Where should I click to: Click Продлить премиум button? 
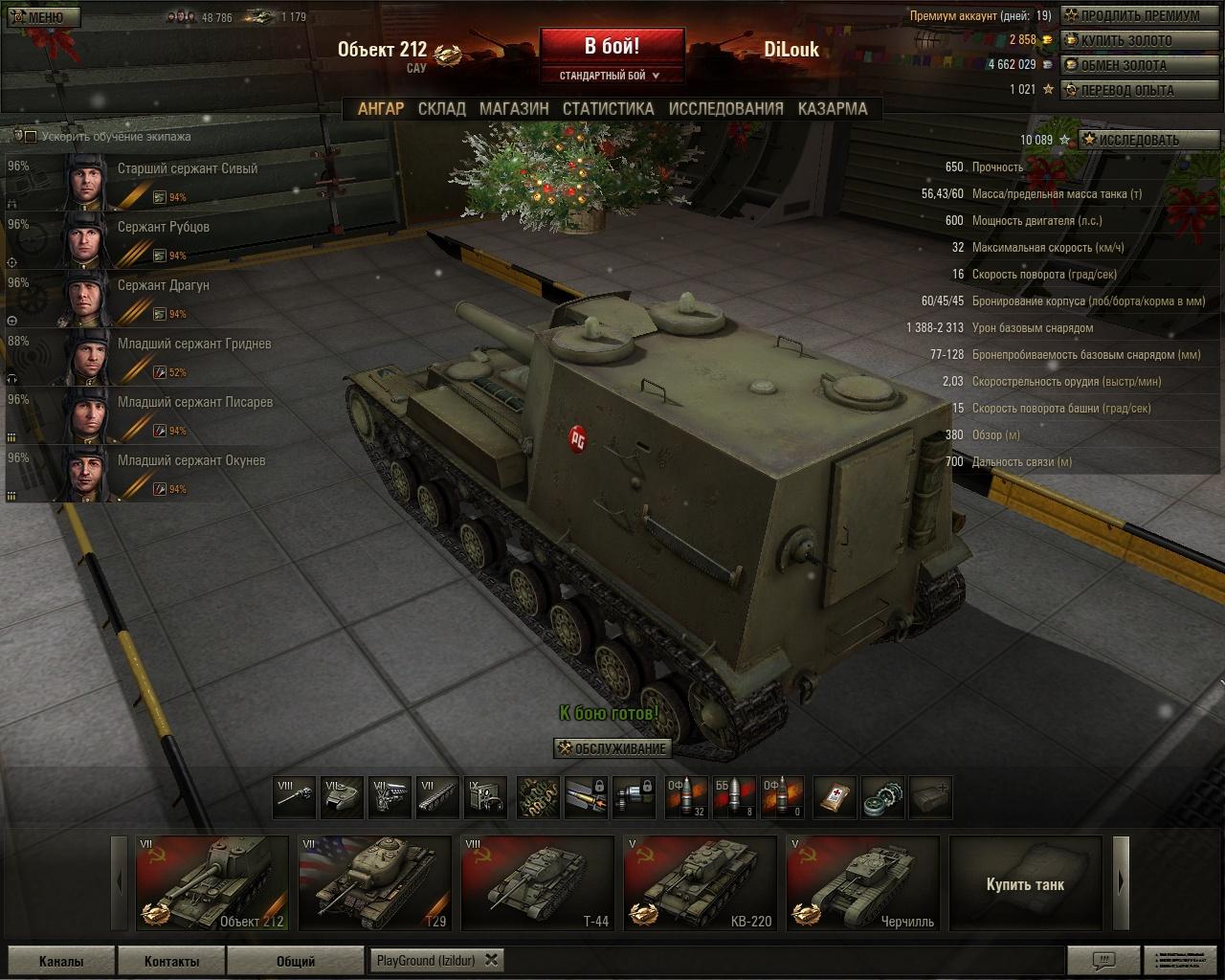(1131, 15)
